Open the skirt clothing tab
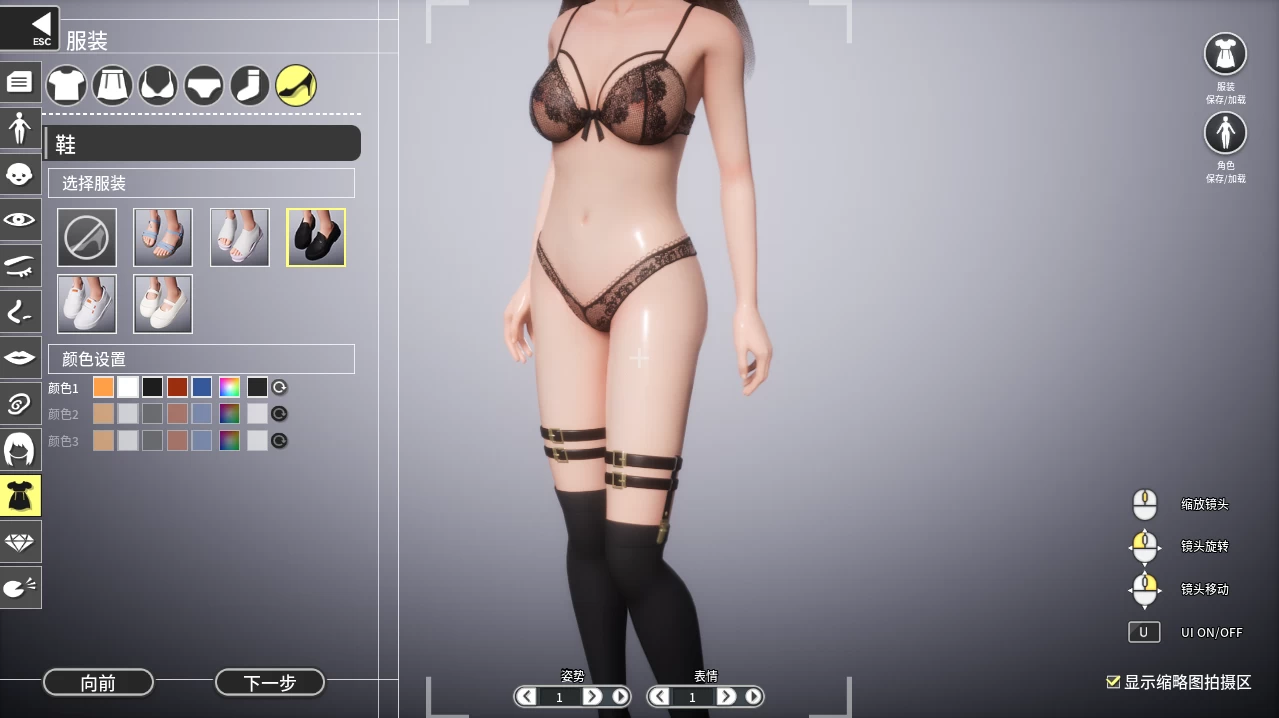This screenshot has width=1279, height=718. click(x=112, y=86)
